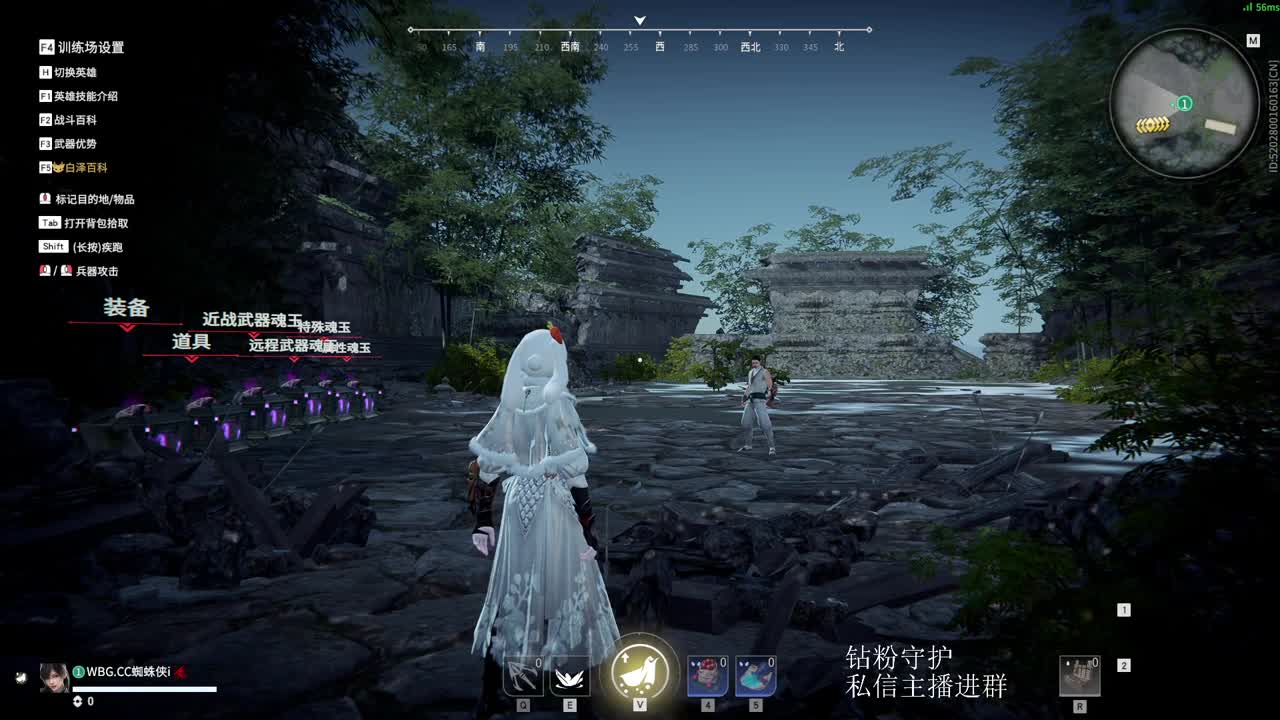Open 远程武器魂玉 category
This screenshot has width=1280, height=720.
pyautogui.click(x=288, y=346)
